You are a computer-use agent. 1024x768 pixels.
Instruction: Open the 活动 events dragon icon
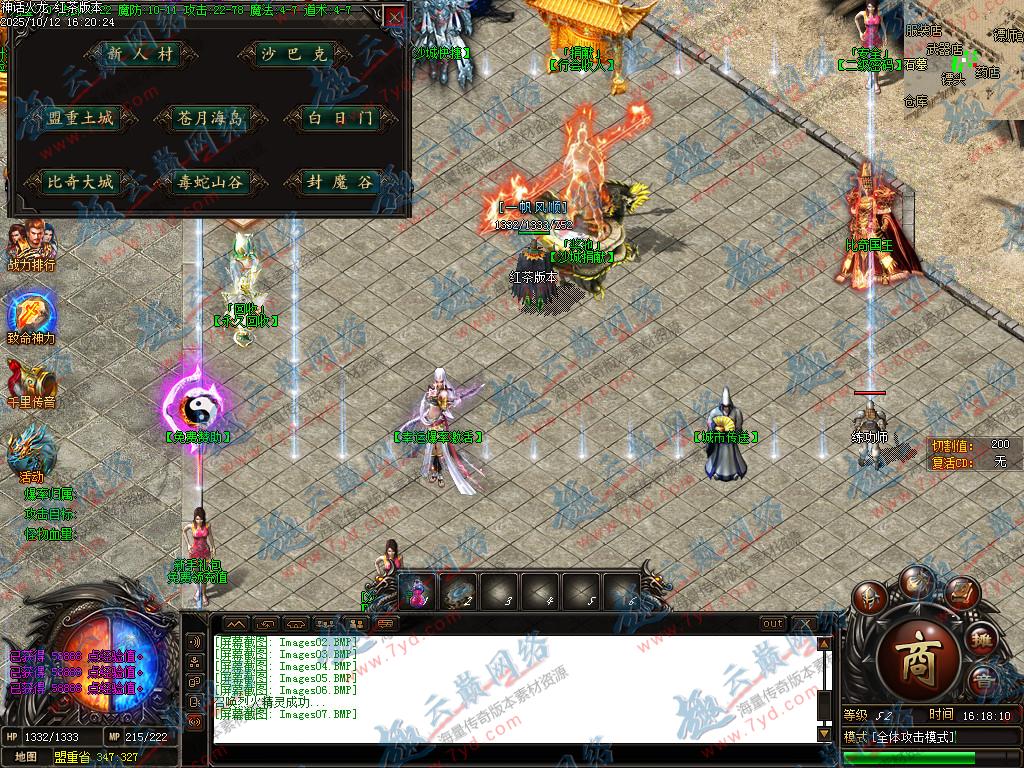click(x=30, y=452)
